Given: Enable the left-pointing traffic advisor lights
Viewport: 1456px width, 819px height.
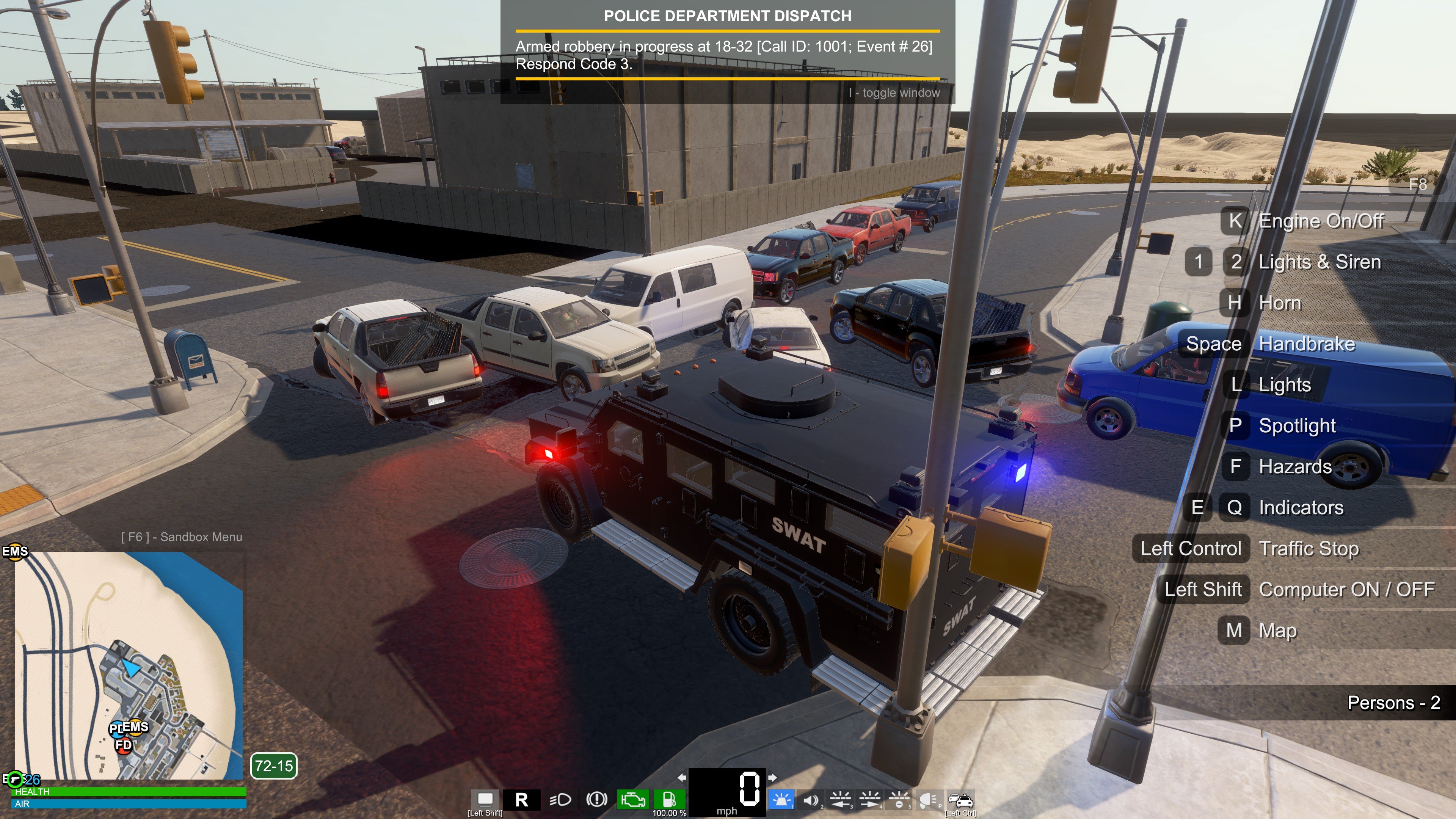Looking at the screenshot, I should [840, 799].
